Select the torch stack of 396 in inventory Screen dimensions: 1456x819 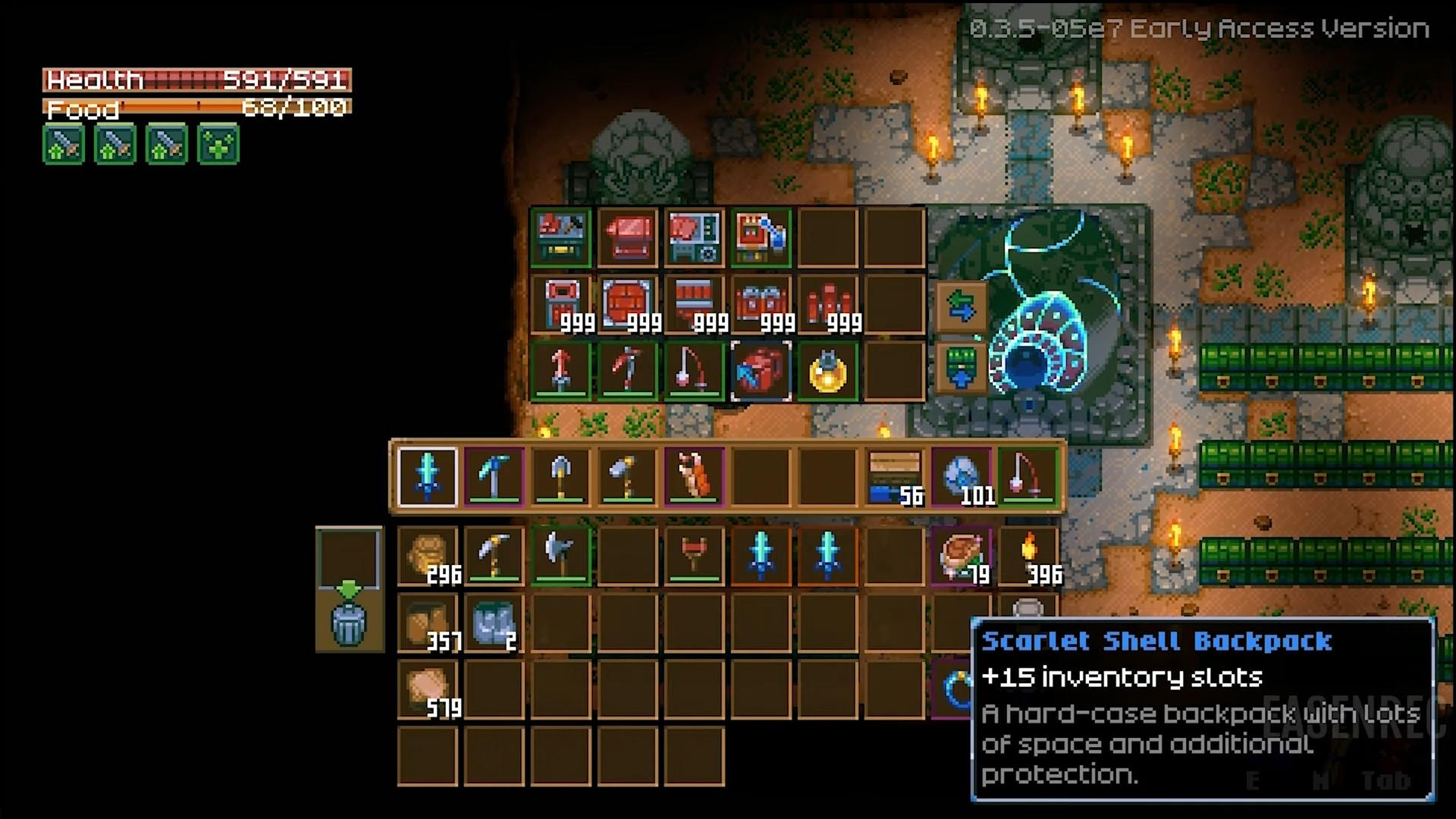pyautogui.click(x=1028, y=556)
